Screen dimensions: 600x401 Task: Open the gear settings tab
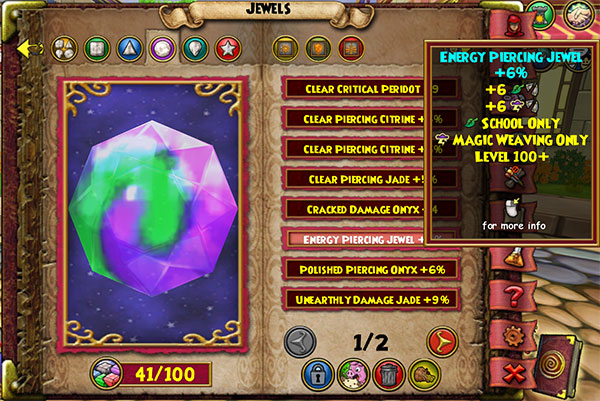(512, 333)
